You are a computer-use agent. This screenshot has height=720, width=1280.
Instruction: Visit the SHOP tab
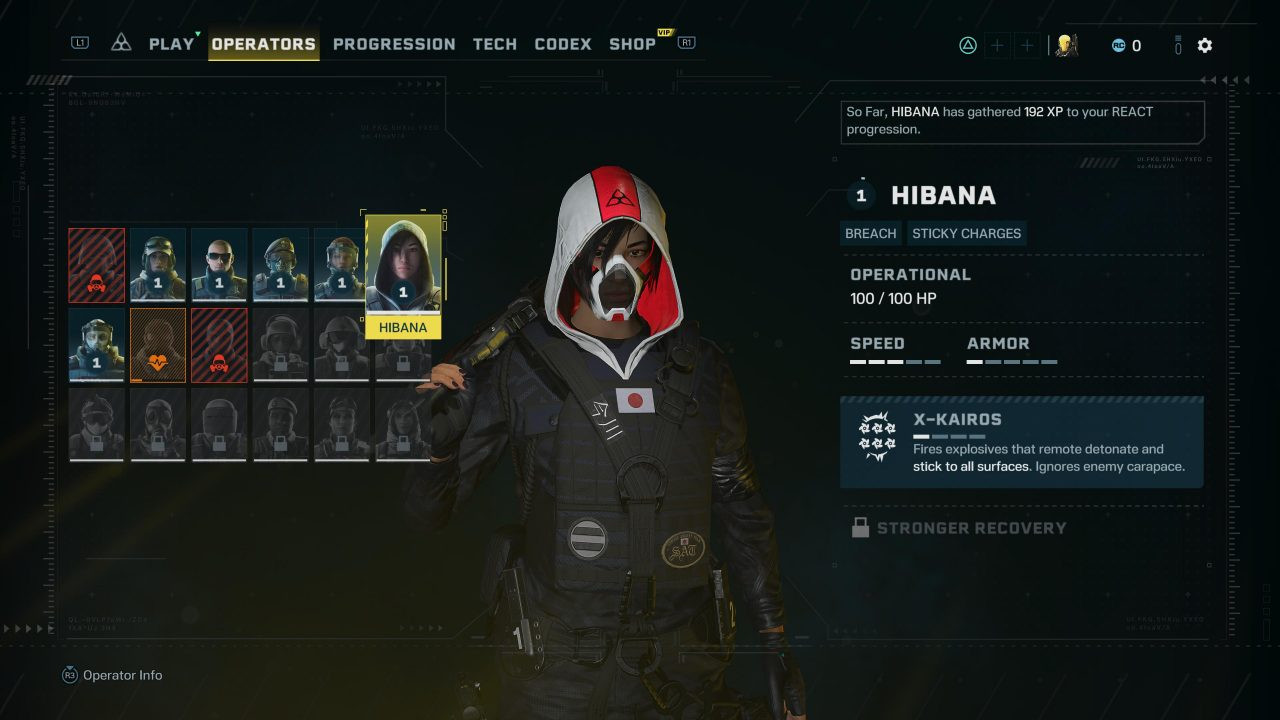coord(633,44)
